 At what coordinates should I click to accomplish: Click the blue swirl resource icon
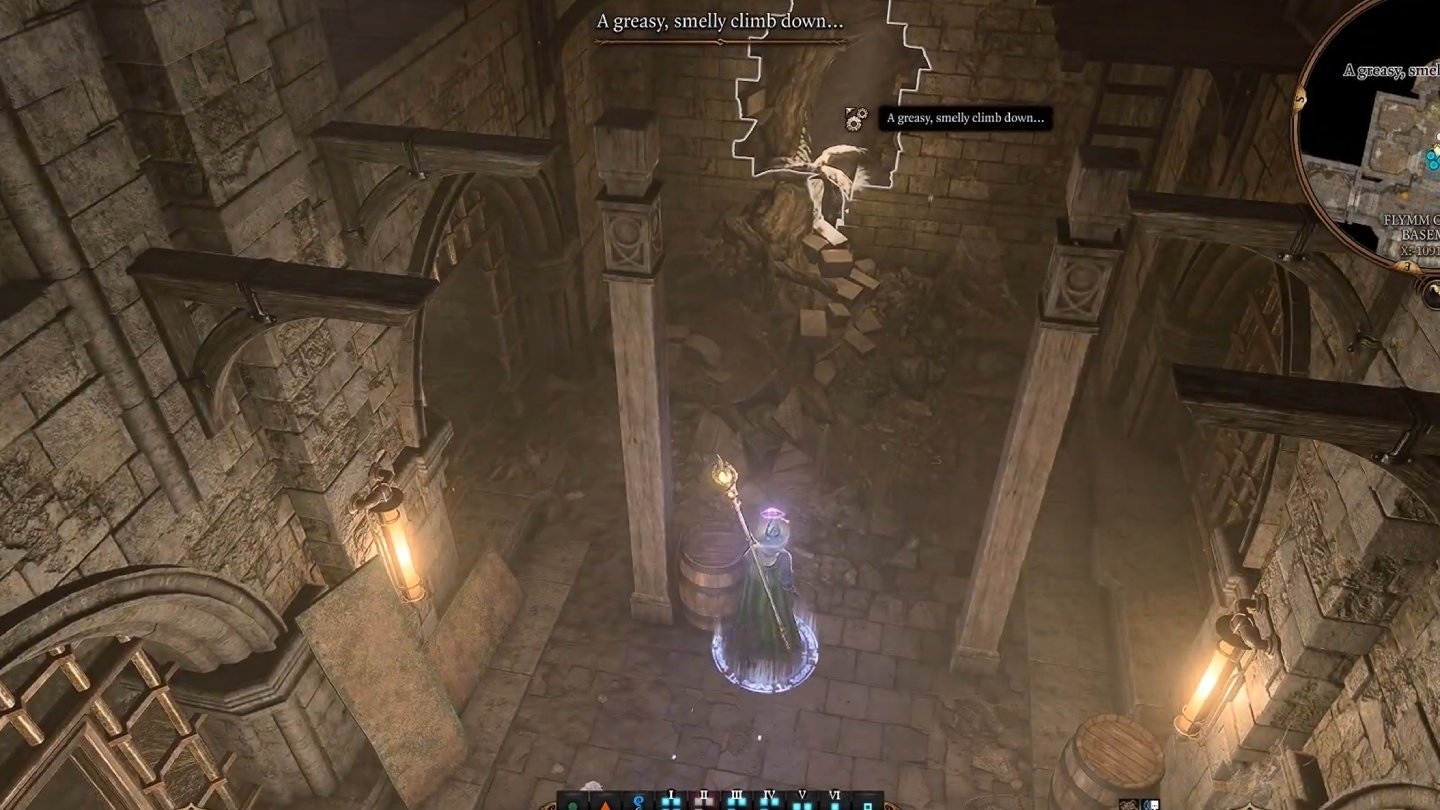click(636, 803)
